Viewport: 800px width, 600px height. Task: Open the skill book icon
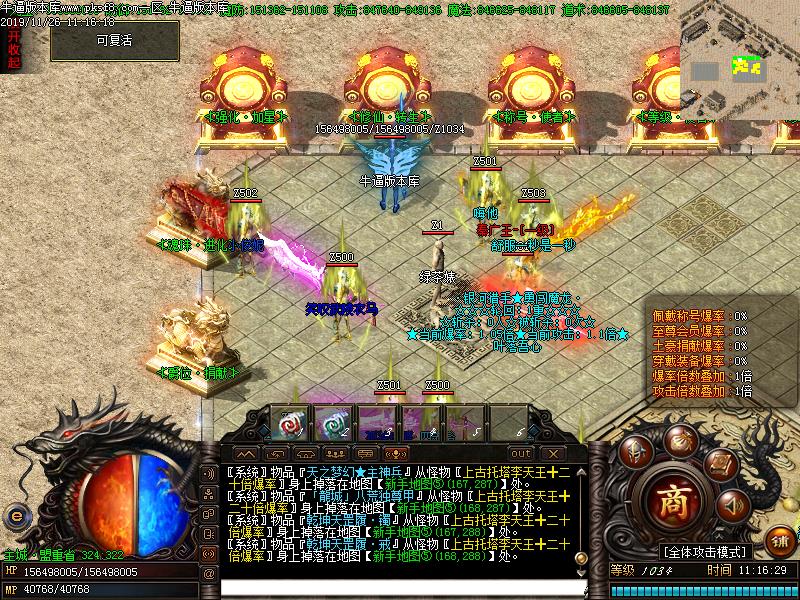click(x=720, y=464)
